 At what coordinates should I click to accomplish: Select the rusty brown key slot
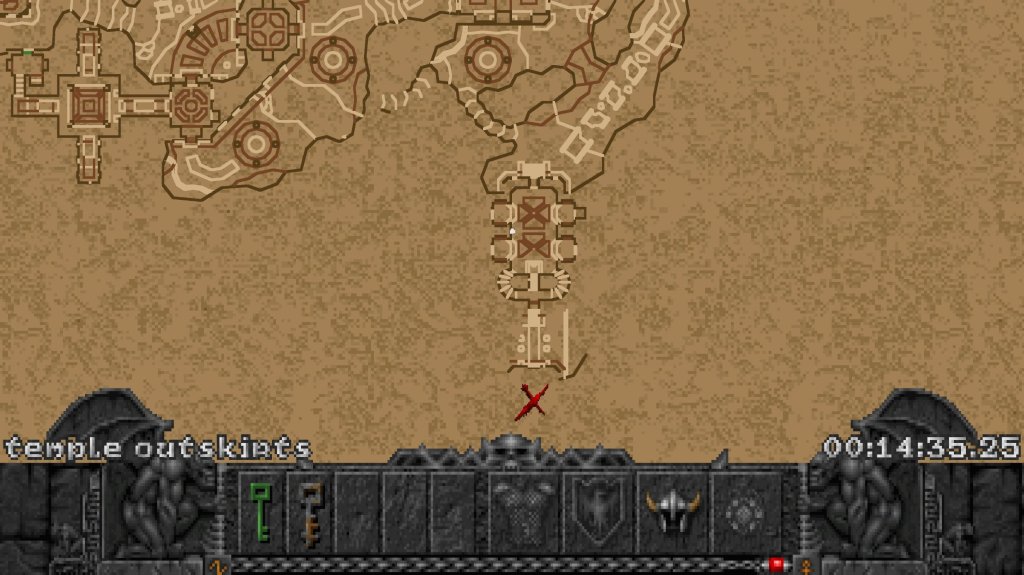pyautogui.click(x=310, y=512)
